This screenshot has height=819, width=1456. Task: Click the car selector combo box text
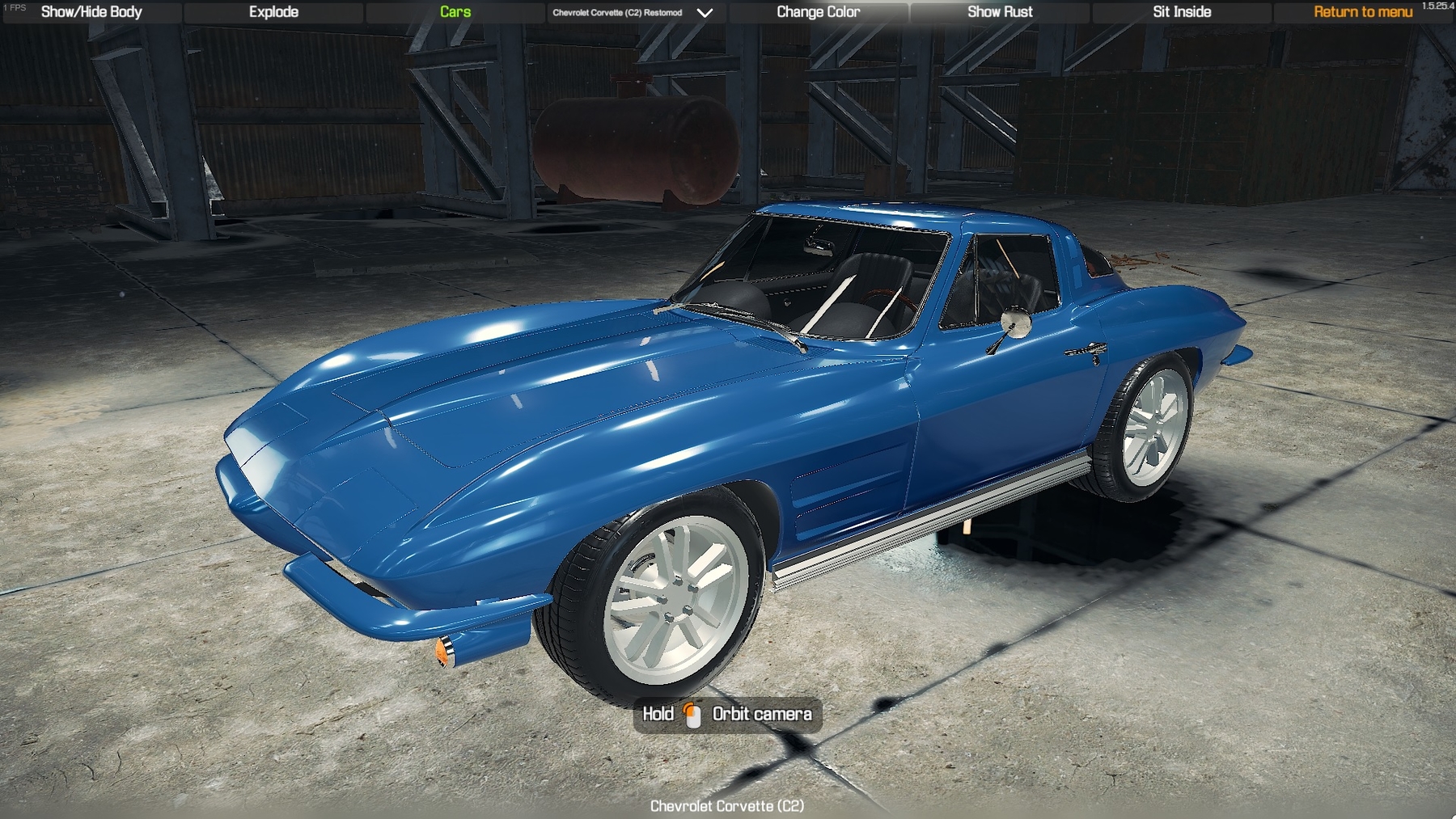point(616,12)
